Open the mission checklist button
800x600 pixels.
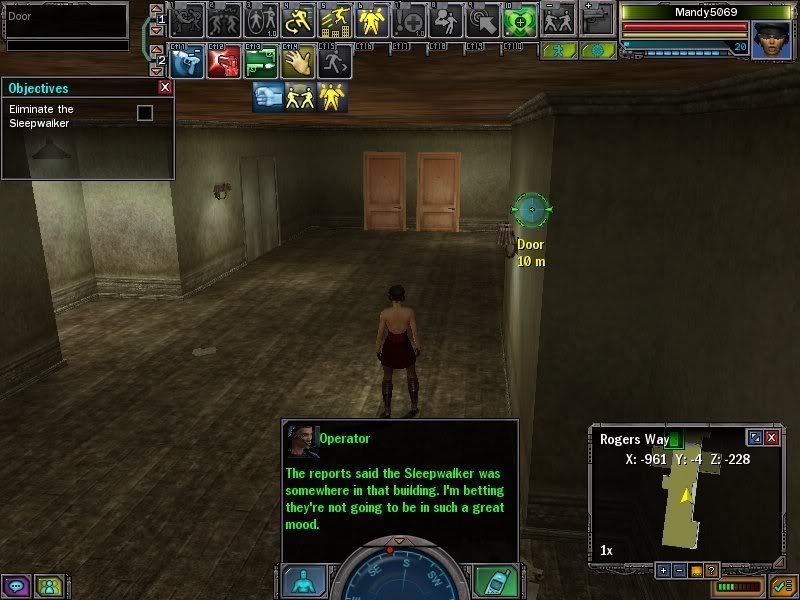pyautogui.click(x=781, y=585)
